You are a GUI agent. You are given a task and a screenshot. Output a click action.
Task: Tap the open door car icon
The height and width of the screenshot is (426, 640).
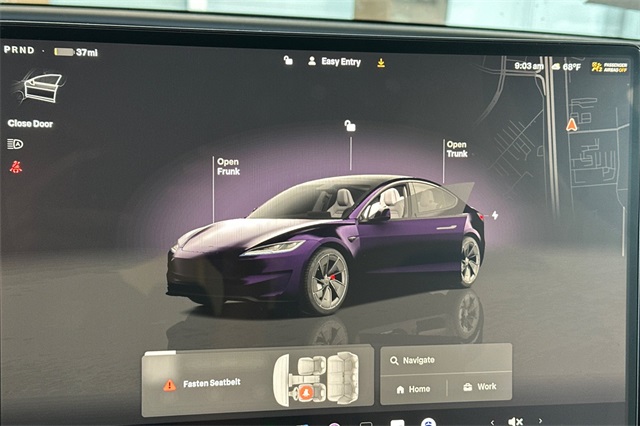(x=41, y=88)
